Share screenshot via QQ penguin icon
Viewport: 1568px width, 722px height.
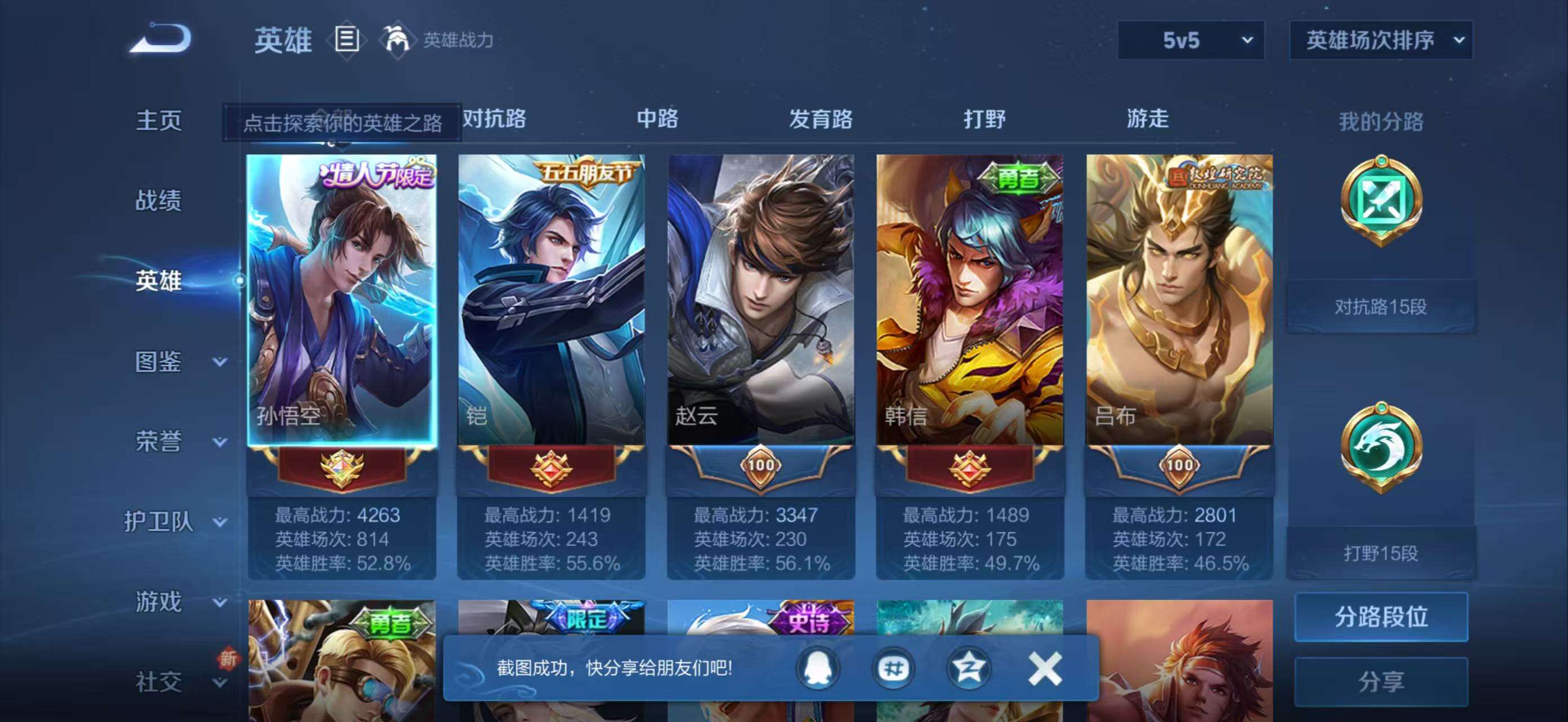[x=817, y=668]
